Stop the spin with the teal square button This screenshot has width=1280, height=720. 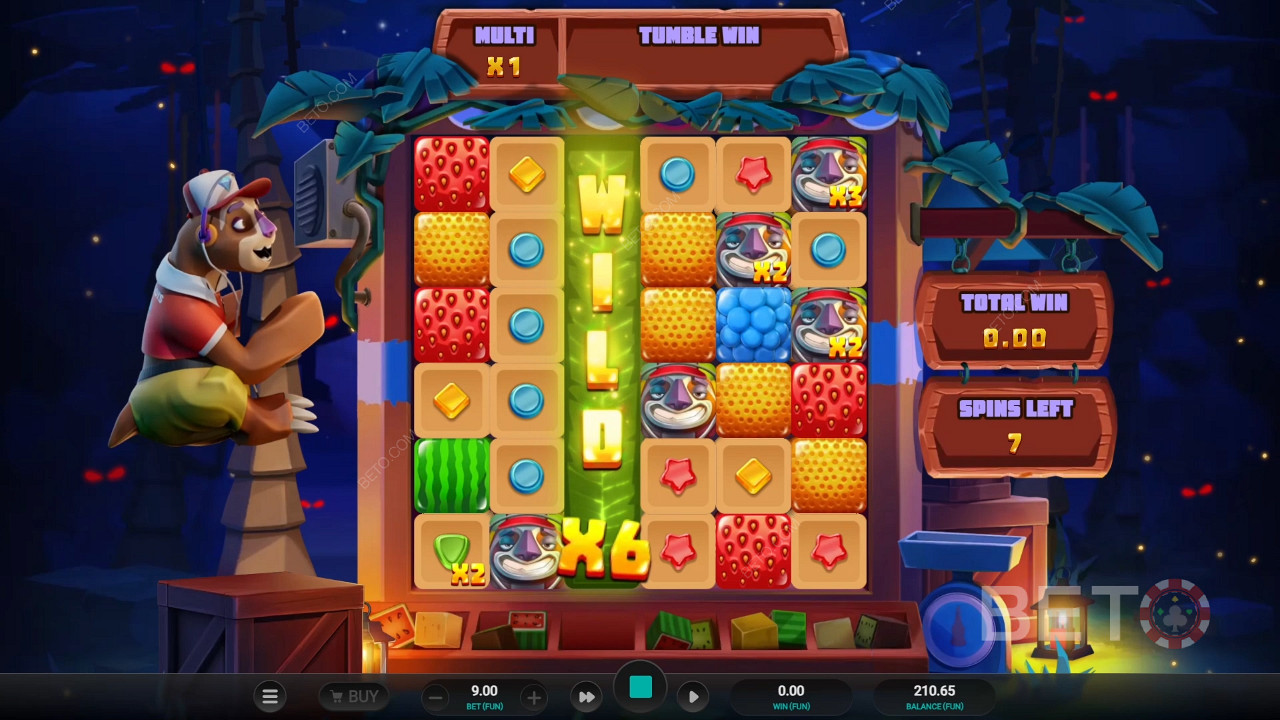tap(641, 687)
